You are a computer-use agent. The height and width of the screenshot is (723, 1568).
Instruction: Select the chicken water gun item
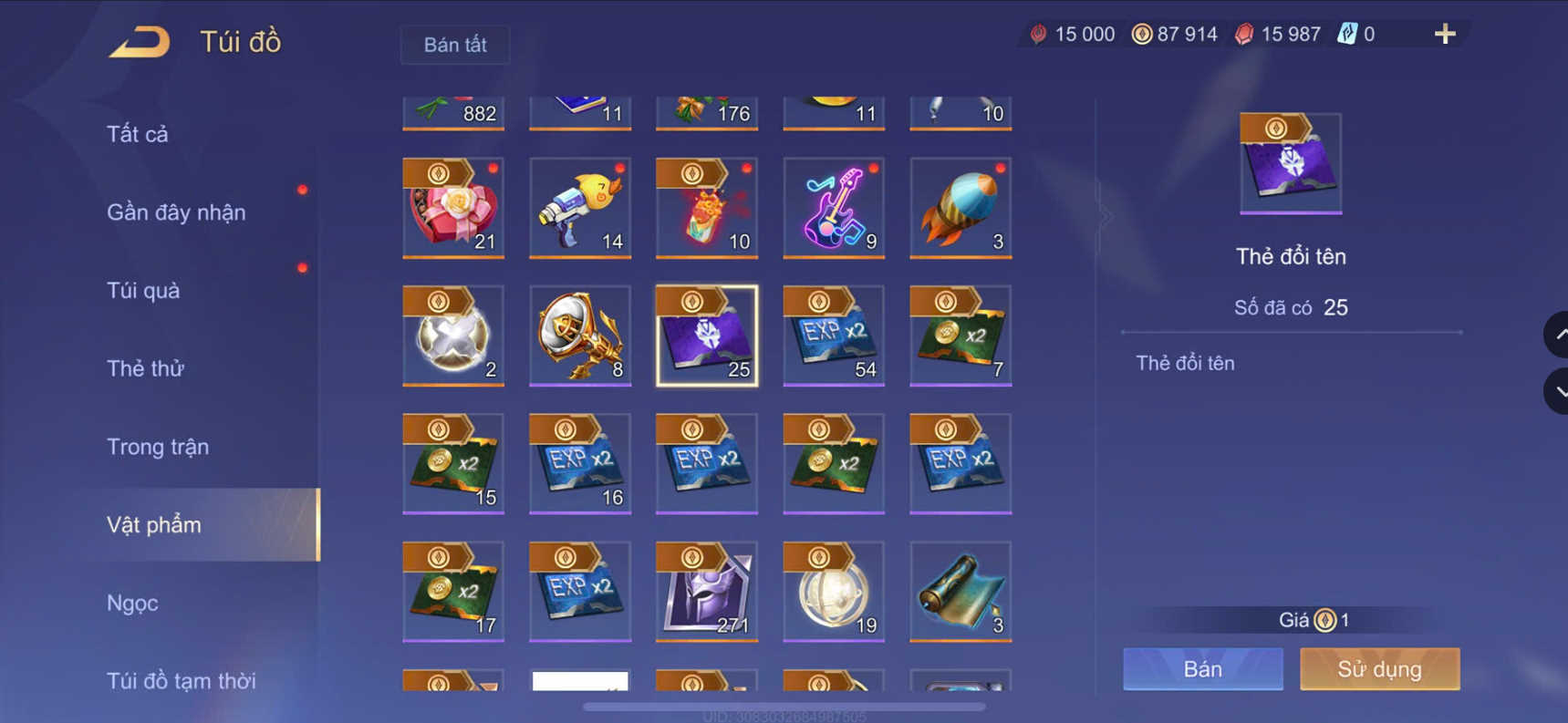tap(580, 208)
